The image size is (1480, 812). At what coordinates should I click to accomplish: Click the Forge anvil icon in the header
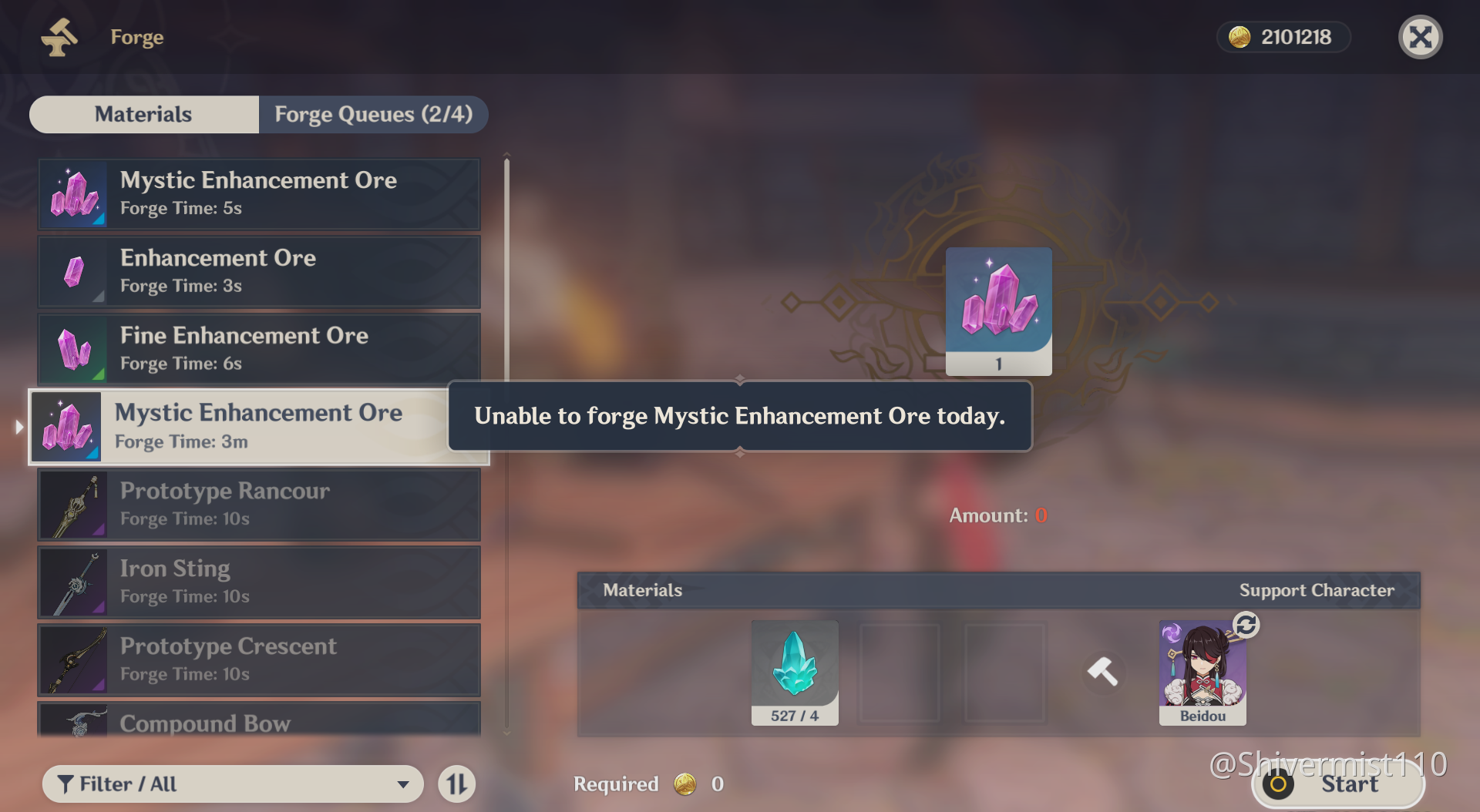(x=60, y=36)
